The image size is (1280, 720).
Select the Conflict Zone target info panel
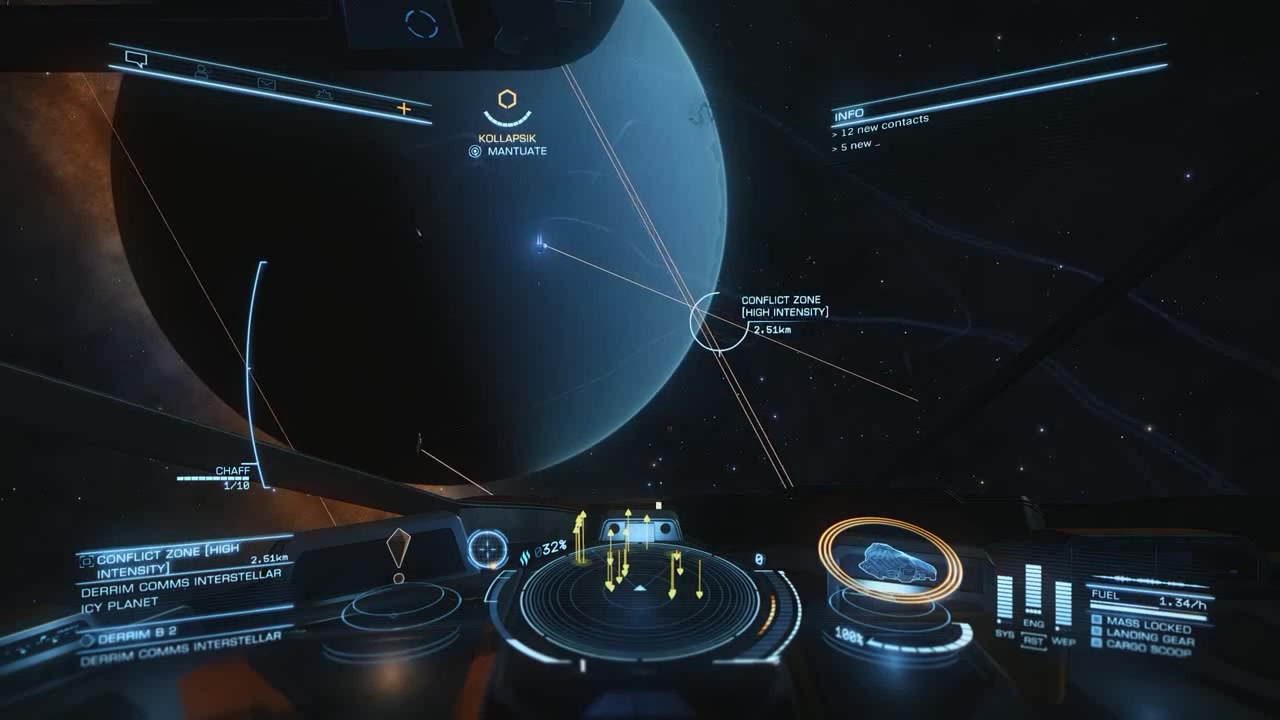[186, 560]
